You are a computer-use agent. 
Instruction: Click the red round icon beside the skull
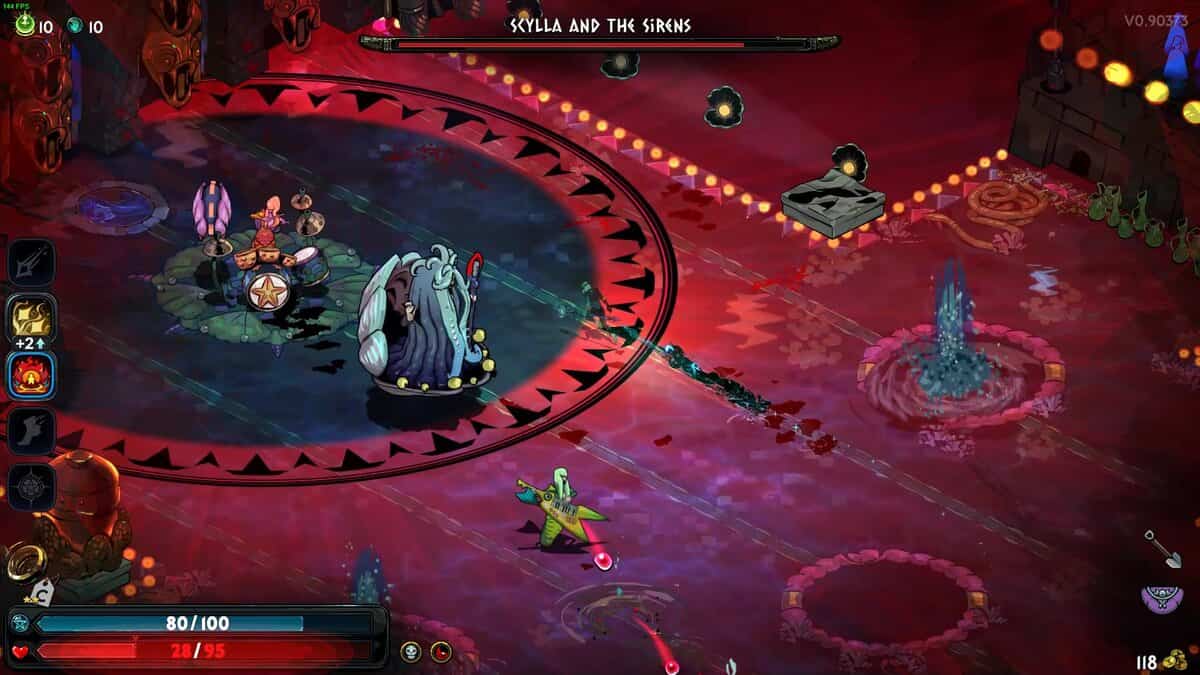(441, 652)
